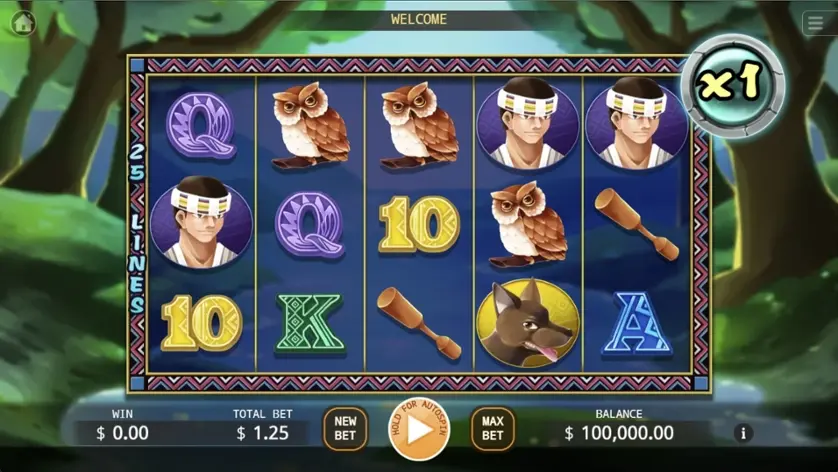Viewport: 838px width, 472px height.
Task: Go to the home screen
Action: [22, 24]
